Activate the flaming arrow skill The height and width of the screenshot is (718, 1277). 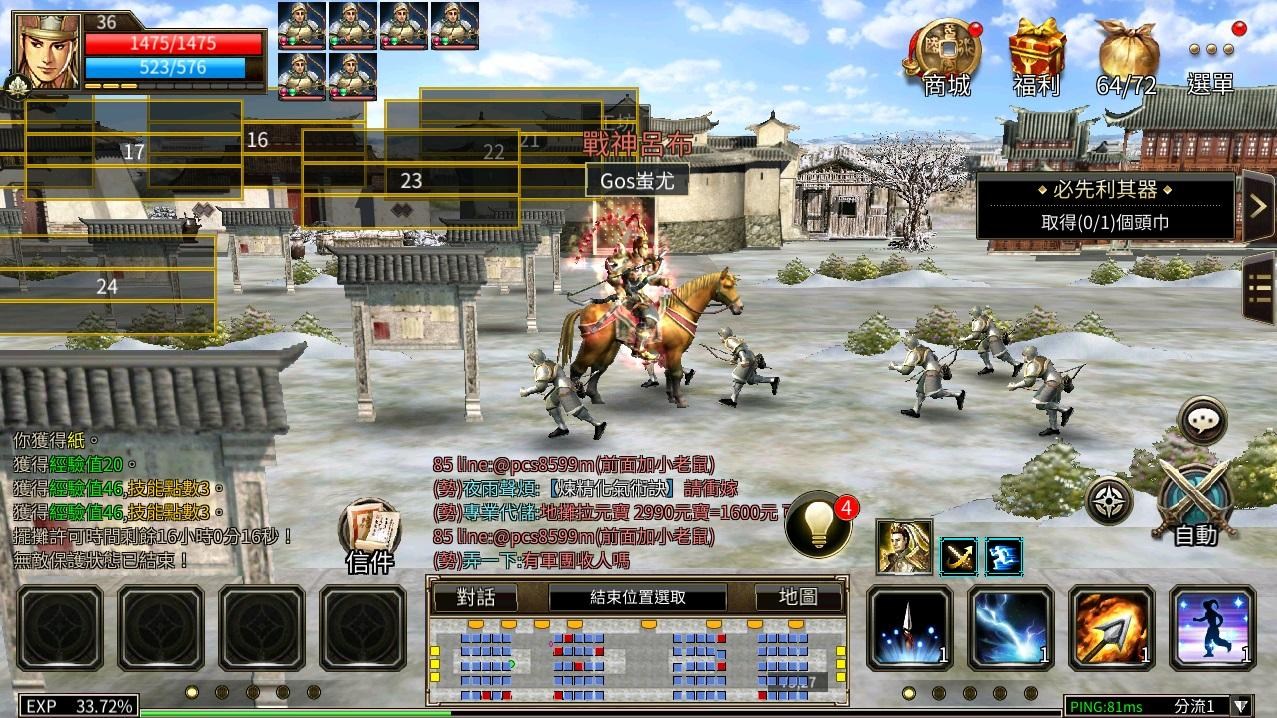click(x=1111, y=628)
